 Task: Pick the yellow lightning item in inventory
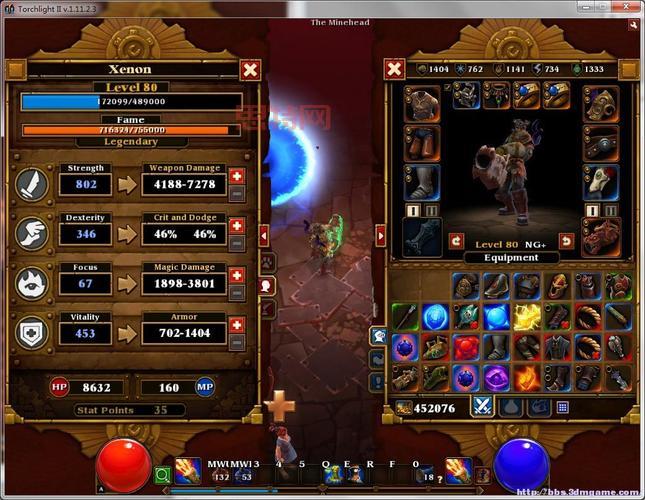pos(526,317)
